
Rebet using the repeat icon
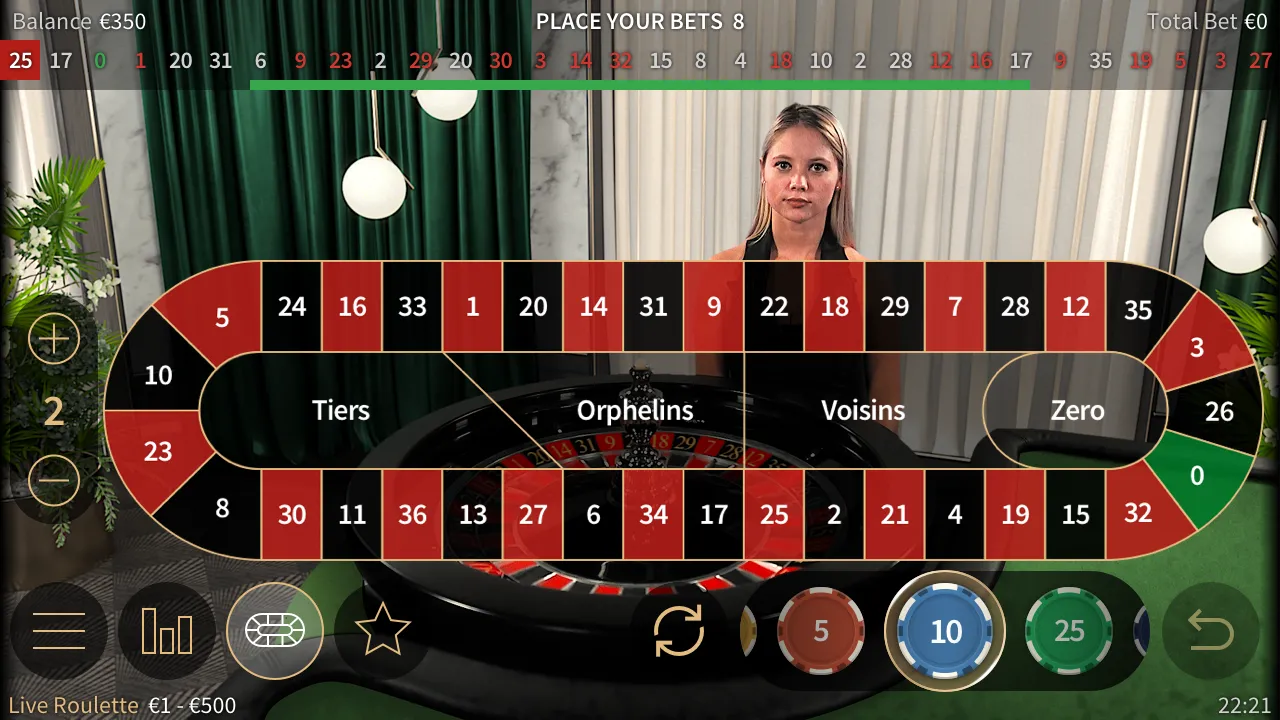[x=678, y=631]
